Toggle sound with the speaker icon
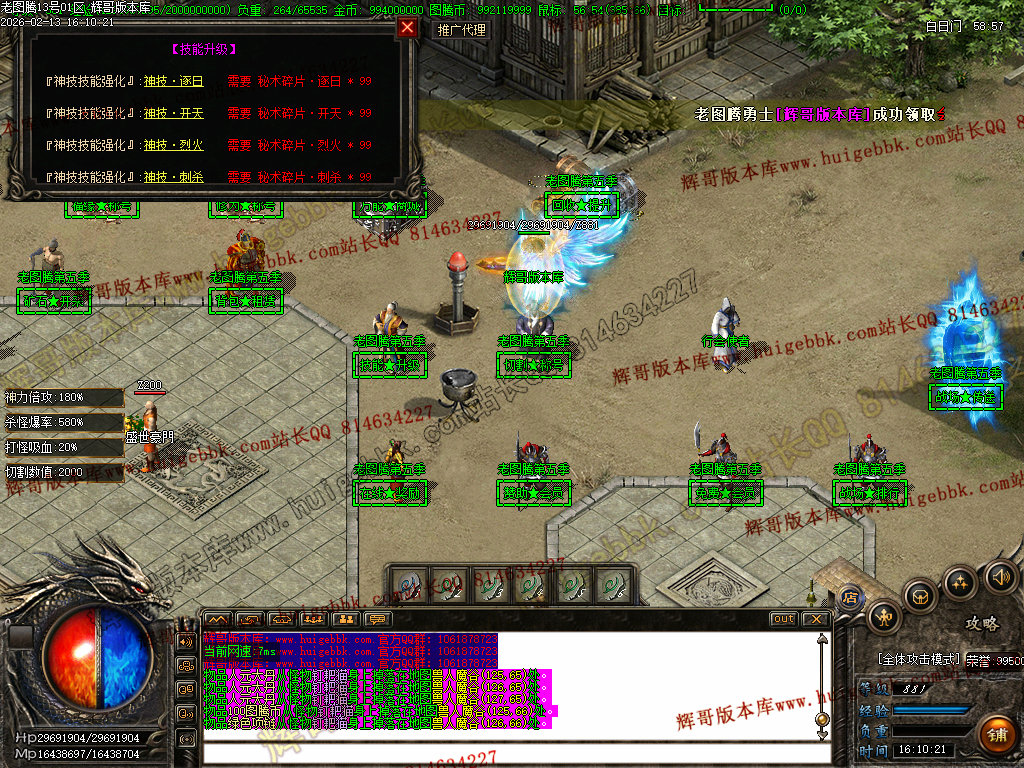 tap(1000, 576)
